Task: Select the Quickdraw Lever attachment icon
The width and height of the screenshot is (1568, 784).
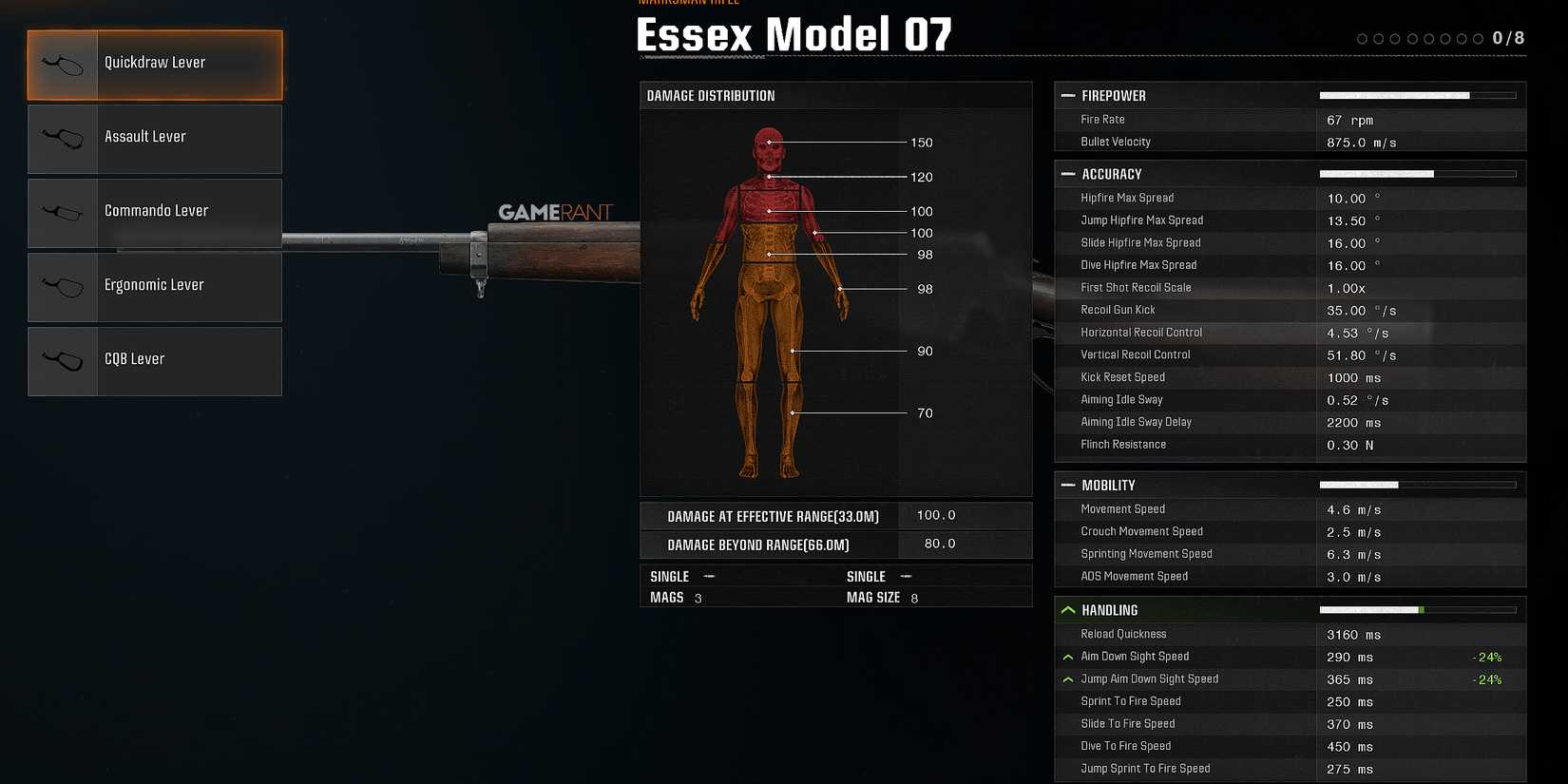Action: click(x=63, y=64)
